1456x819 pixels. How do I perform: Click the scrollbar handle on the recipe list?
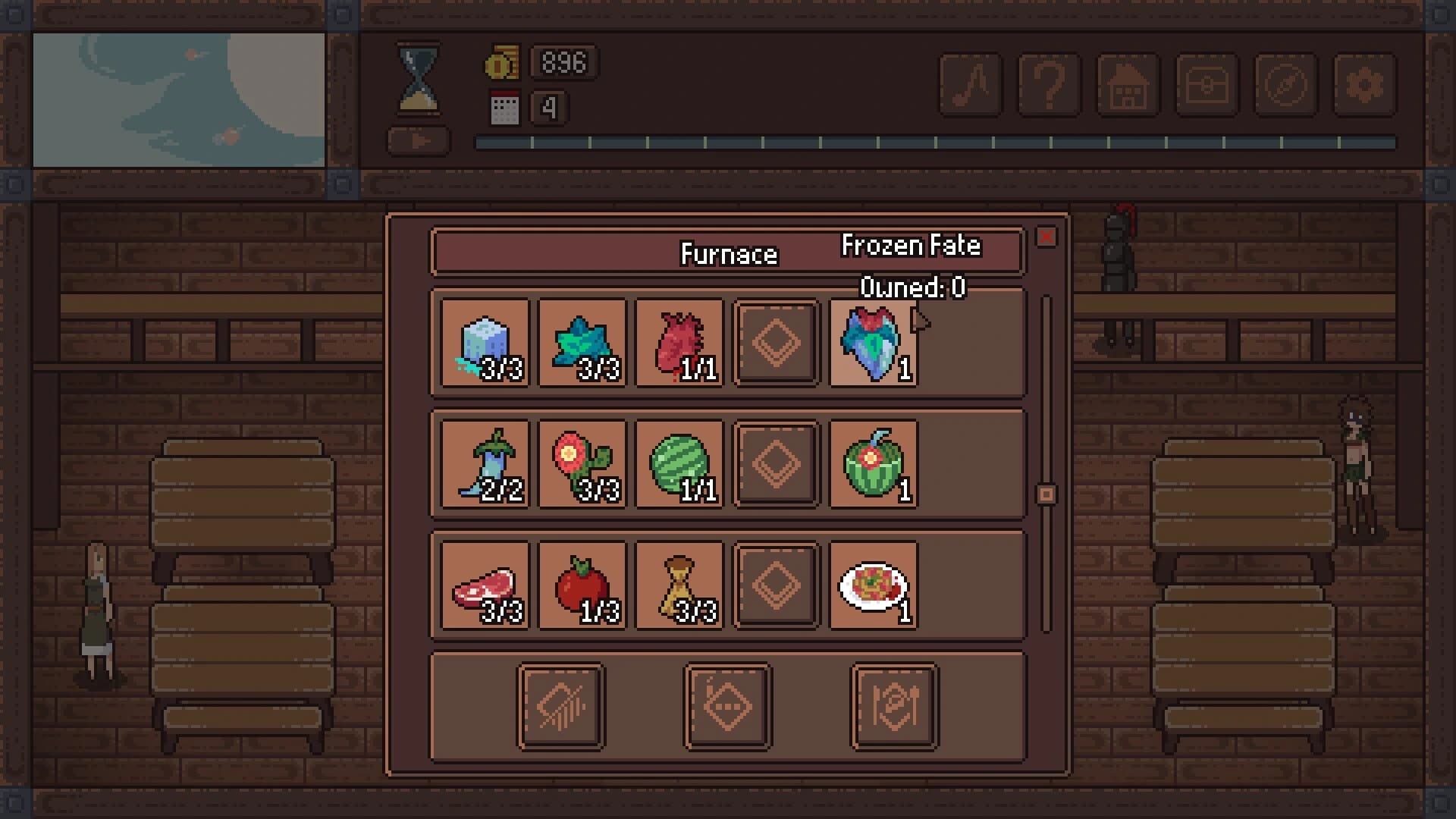[x=1047, y=493]
